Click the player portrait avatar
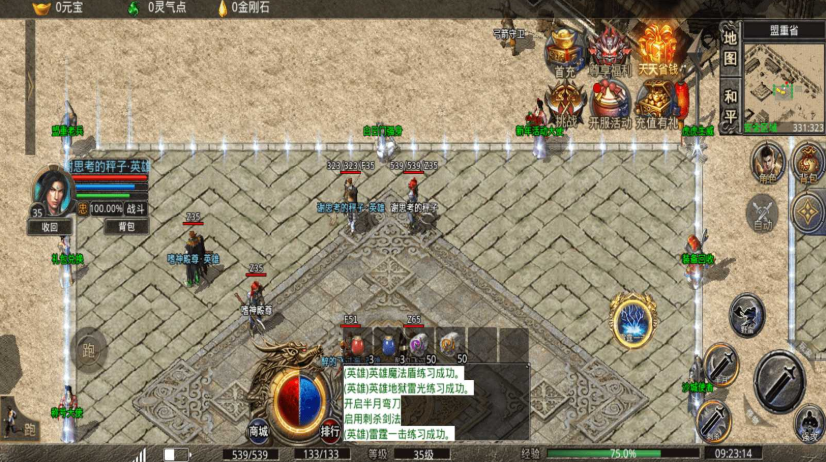The width and height of the screenshot is (826, 462). pyautogui.click(x=53, y=191)
